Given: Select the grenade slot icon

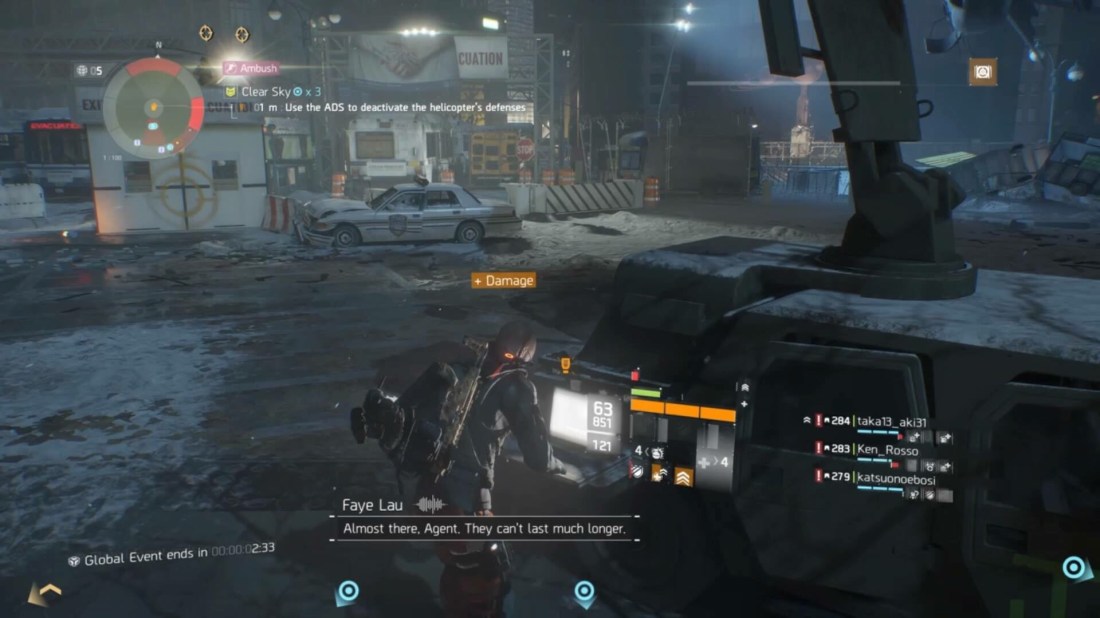Looking at the screenshot, I should point(655,452).
